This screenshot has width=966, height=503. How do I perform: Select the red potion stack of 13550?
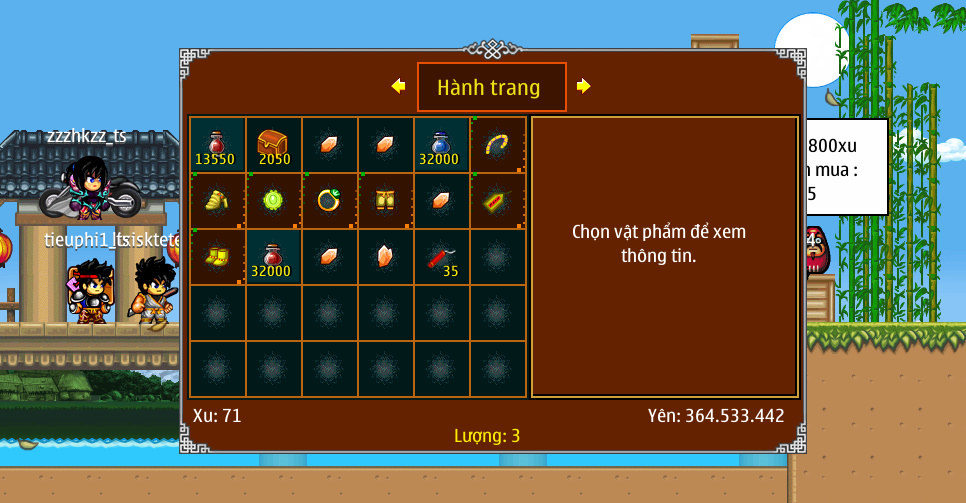coord(216,145)
